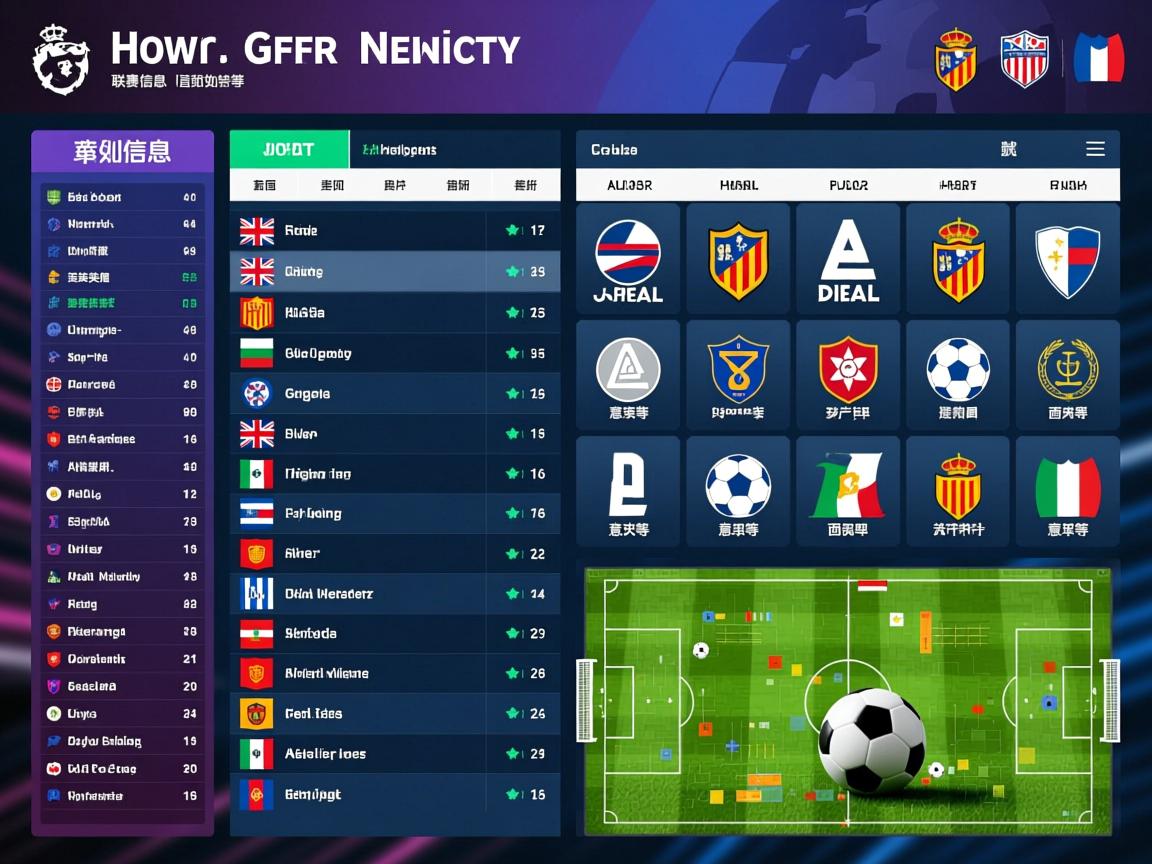Switch to the green highlighted list tab
This screenshot has height=864, width=1152.
(x=289, y=149)
